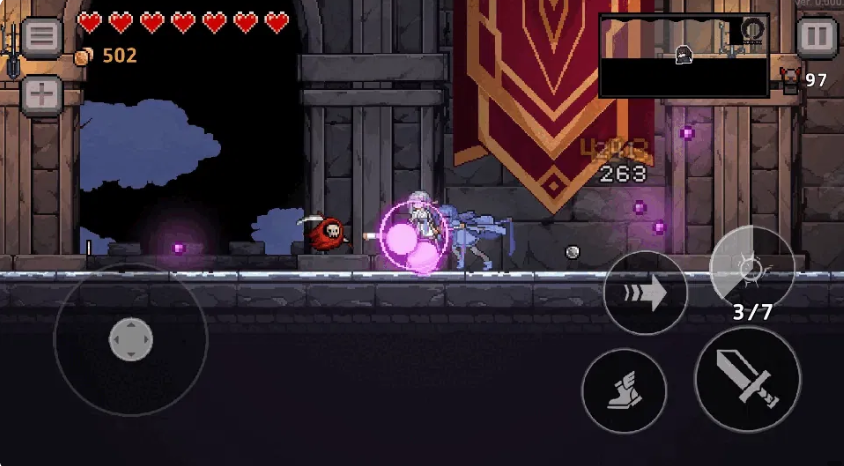Viewport: 844px width, 466px height.
Task: Tap the dash arrow button
Action: pos(645,294)
